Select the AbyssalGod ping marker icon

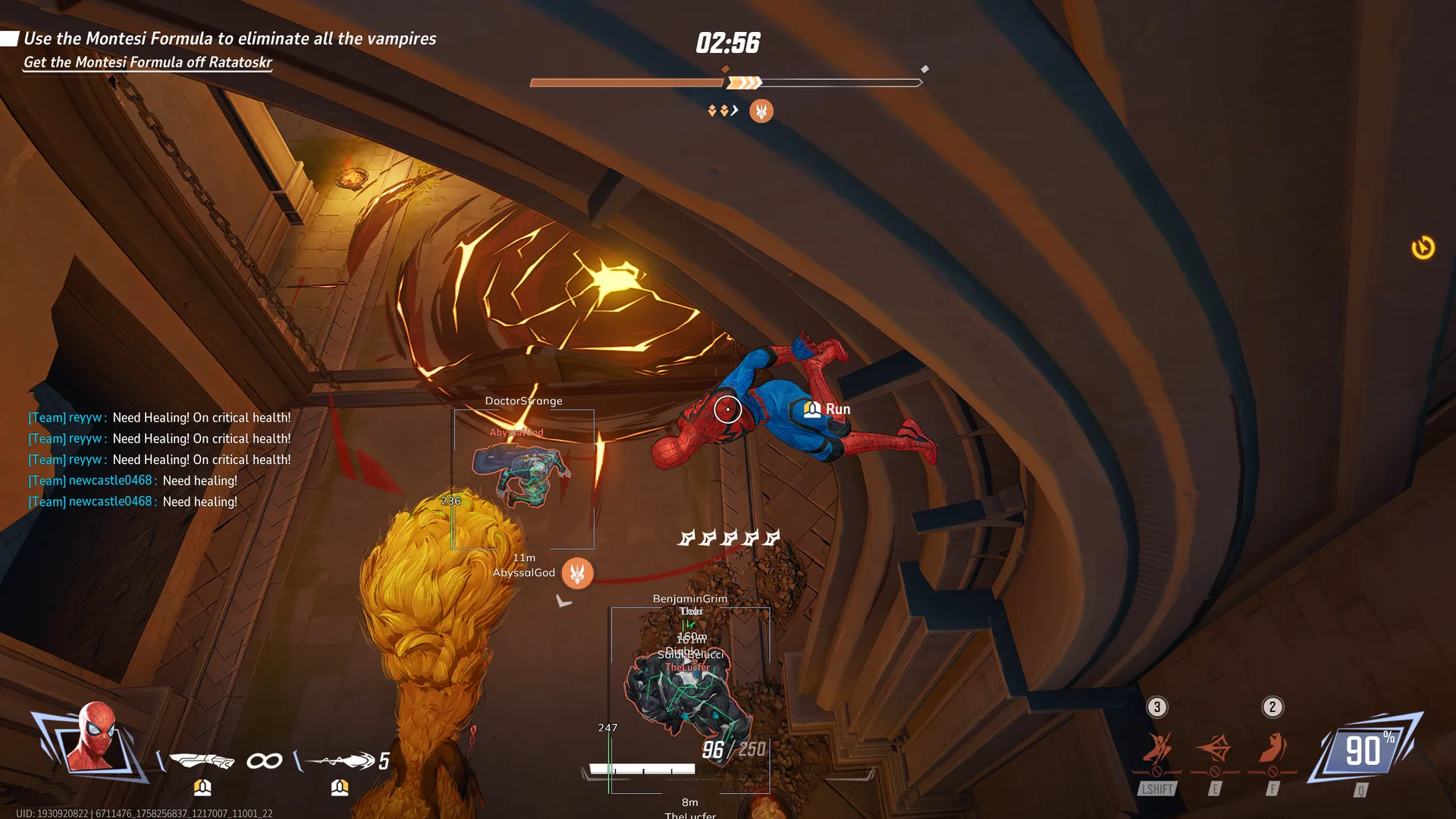click(x=577, y=573)
